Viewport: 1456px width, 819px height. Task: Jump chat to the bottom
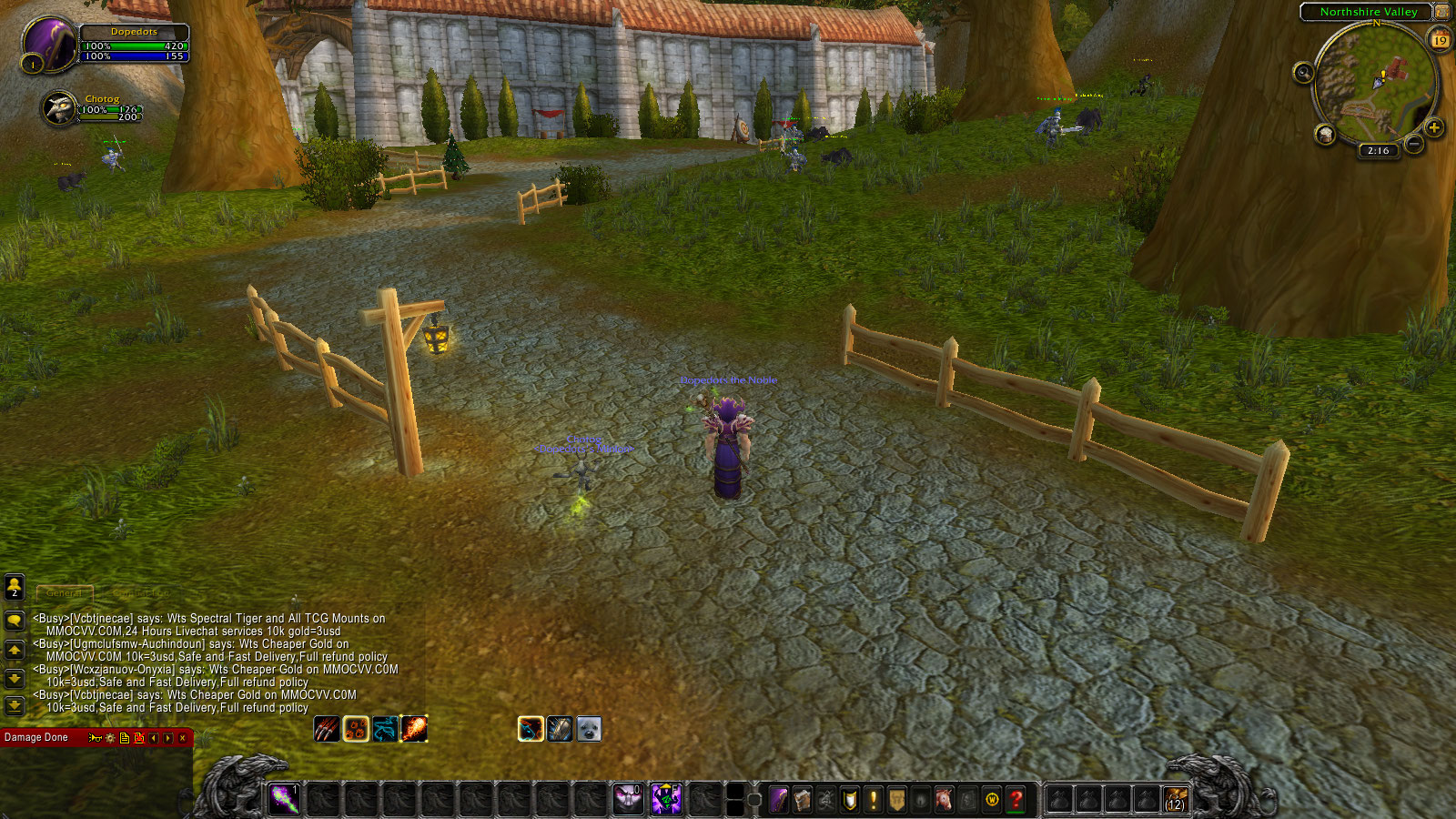pos(15,705)
